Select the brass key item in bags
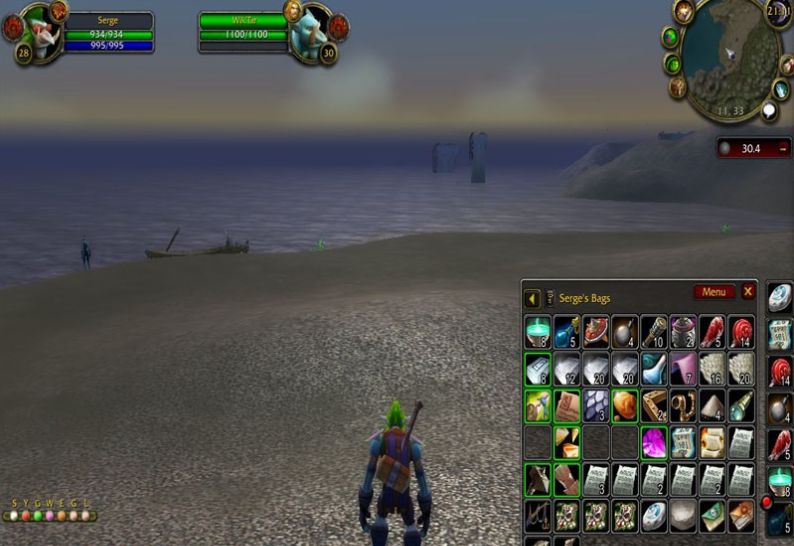794x546 pixels. [x=683, y=405]
